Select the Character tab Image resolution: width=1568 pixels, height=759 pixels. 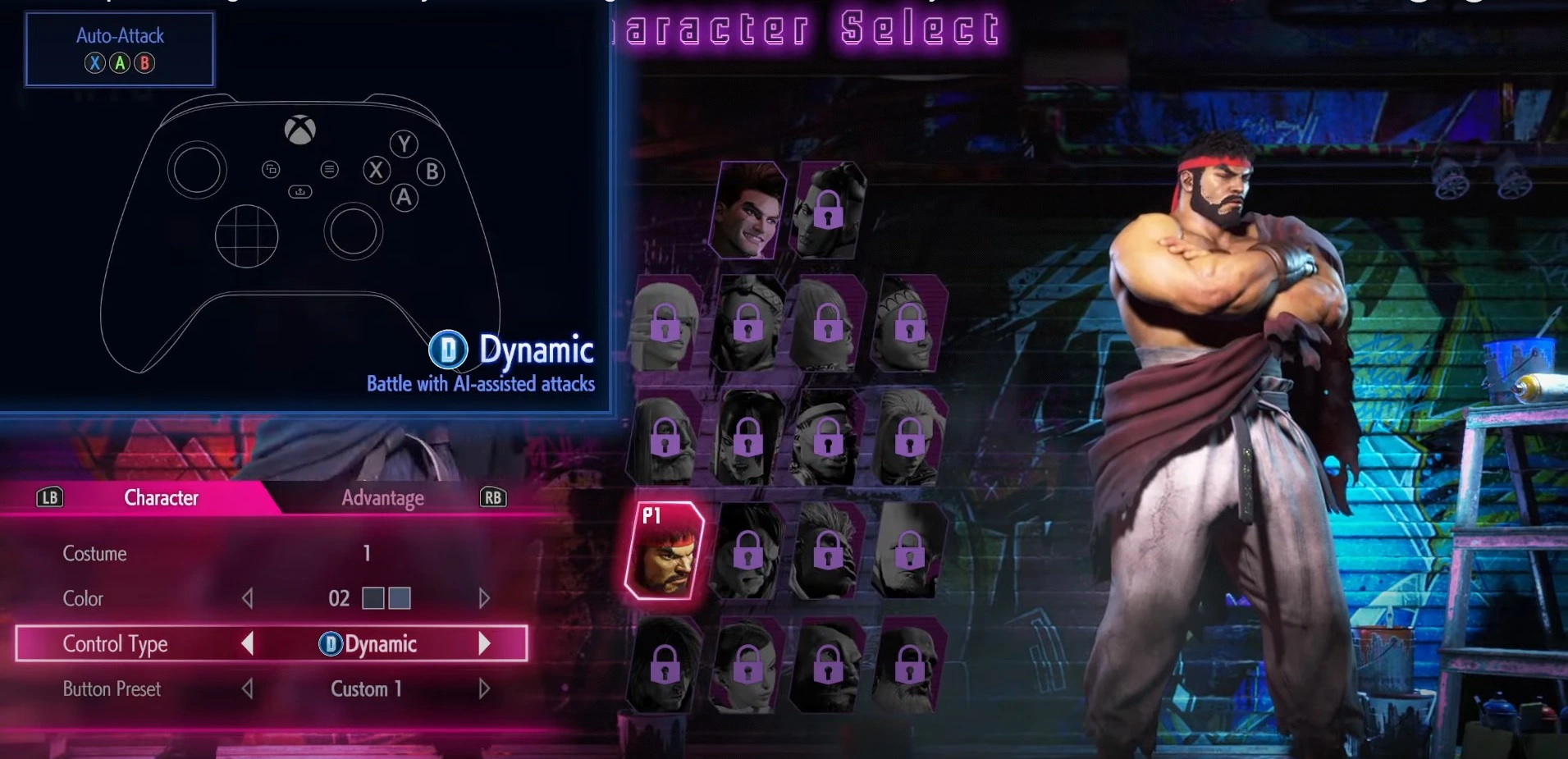click(x=161, y=497)
